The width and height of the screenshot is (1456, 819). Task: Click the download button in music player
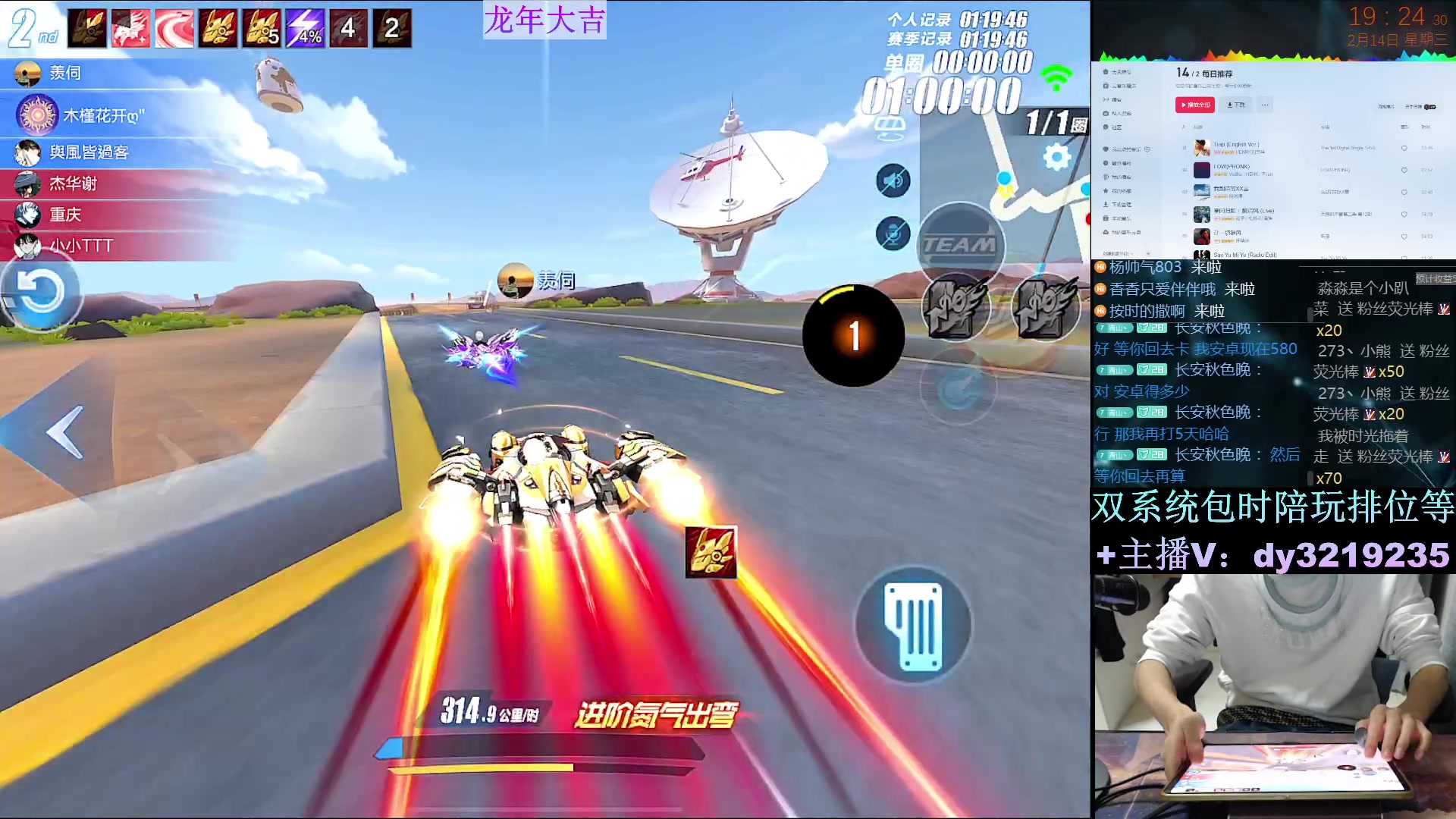coord(1236,105)
